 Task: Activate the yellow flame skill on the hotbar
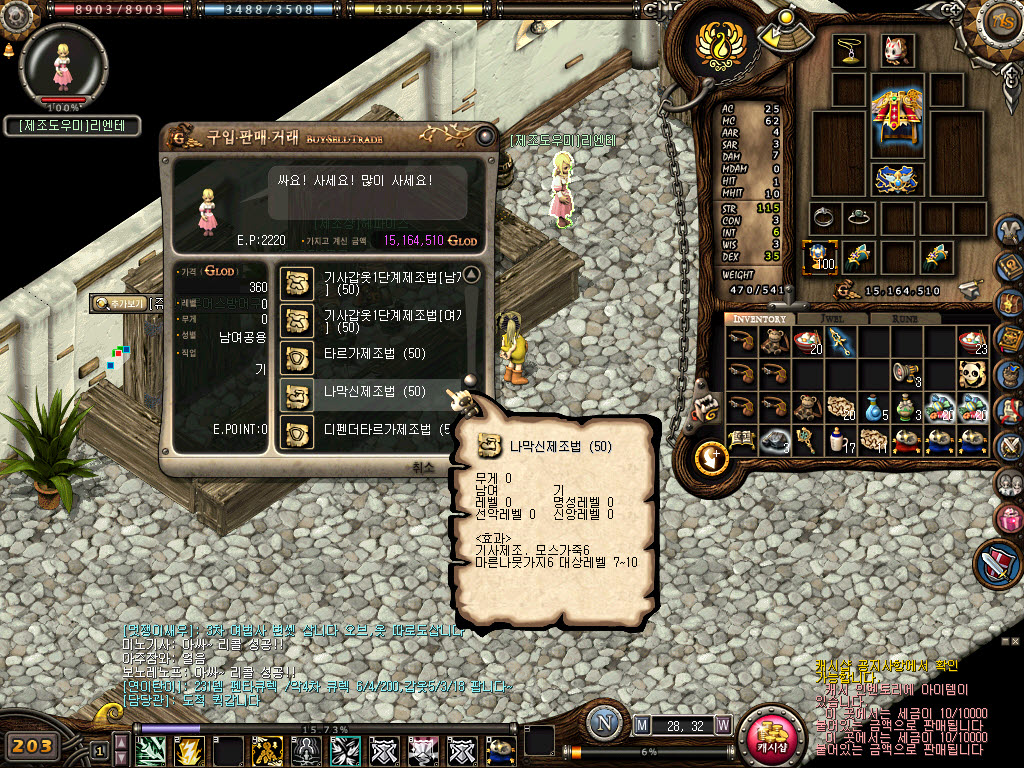(x=189, y=748)
